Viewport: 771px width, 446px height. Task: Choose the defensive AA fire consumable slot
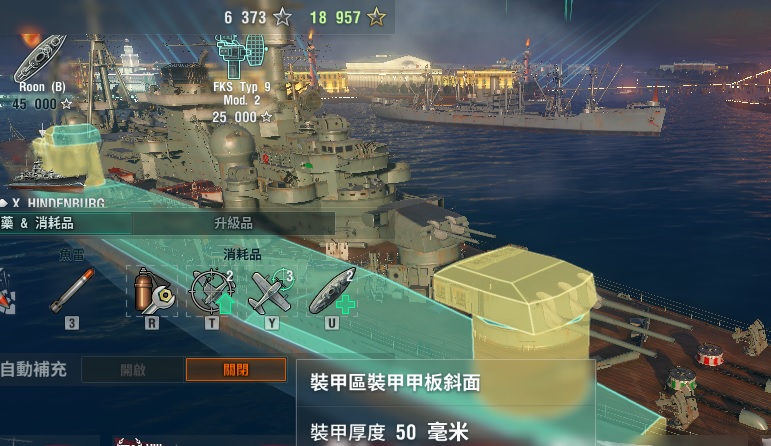(x=211, y=291)
